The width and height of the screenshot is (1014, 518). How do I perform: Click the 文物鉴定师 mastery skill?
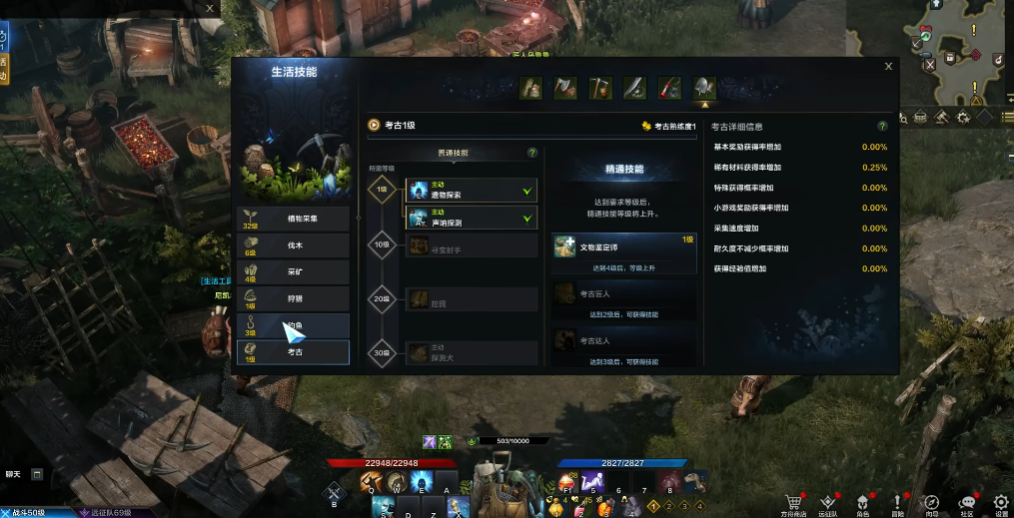pyautogui.click(x=624, y=253)
